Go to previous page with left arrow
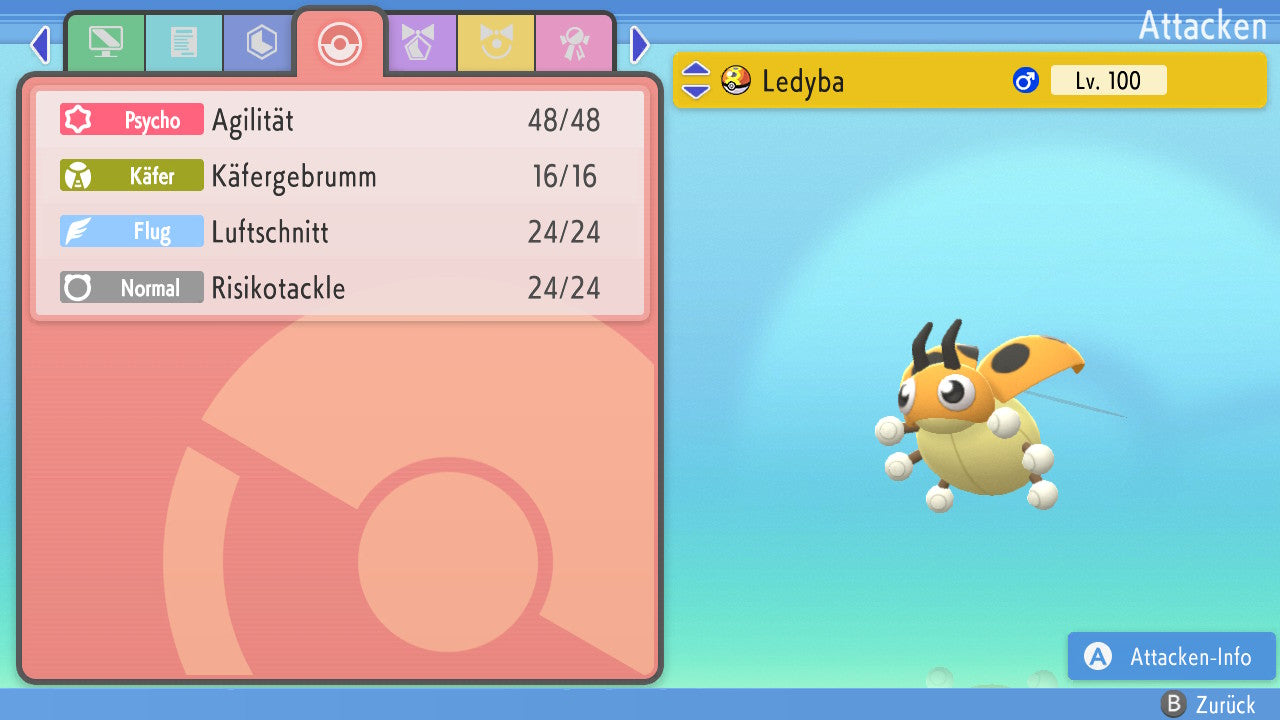Screen dimensions: 1280x720 tap(40, 44)
